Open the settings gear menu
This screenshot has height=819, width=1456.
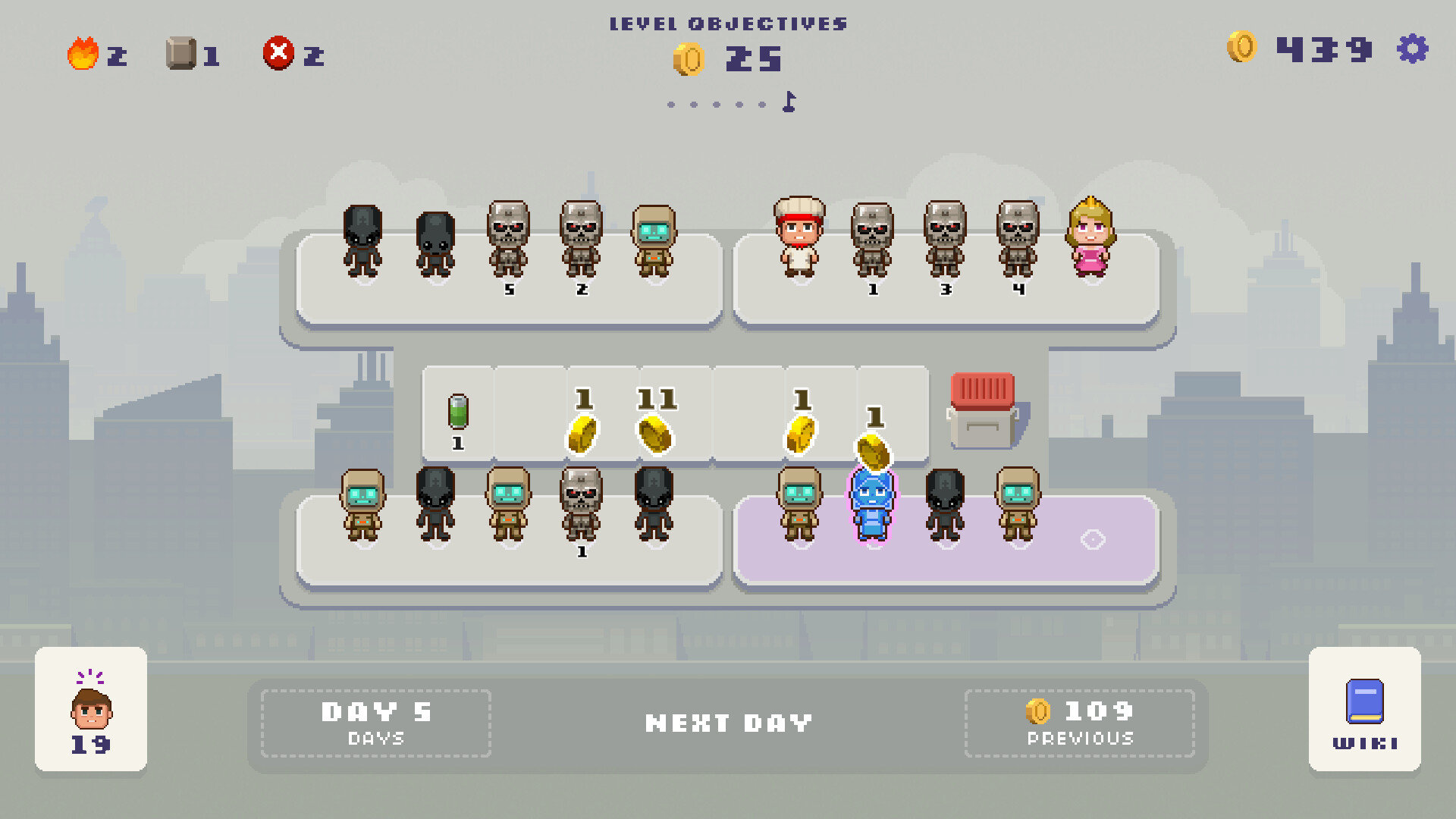pos(1413,50)
